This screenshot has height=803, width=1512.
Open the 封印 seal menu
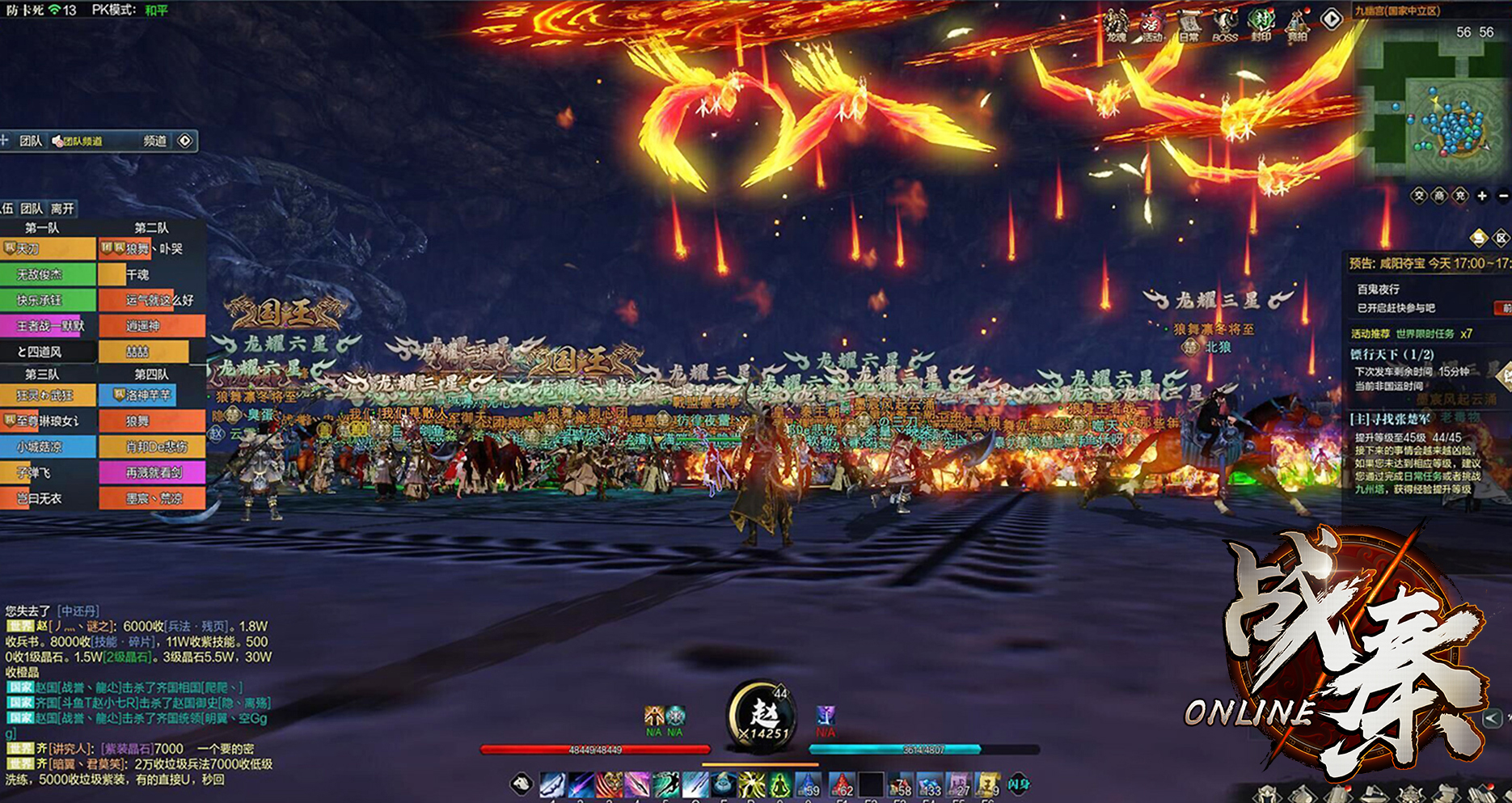click(1261, 24)
